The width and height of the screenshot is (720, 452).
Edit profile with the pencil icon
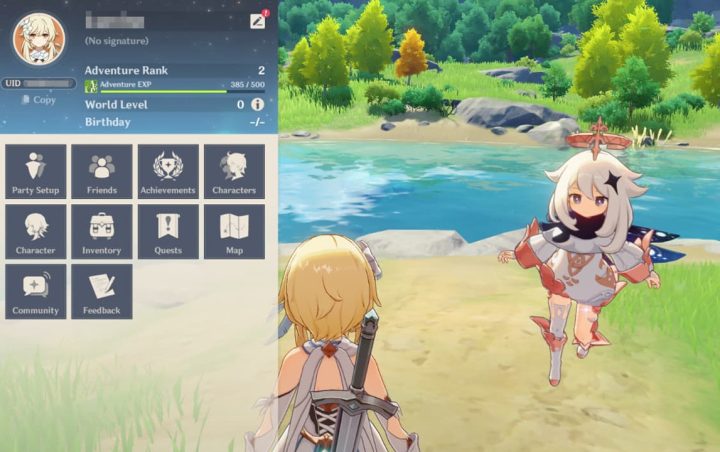[x=257, y=21]
